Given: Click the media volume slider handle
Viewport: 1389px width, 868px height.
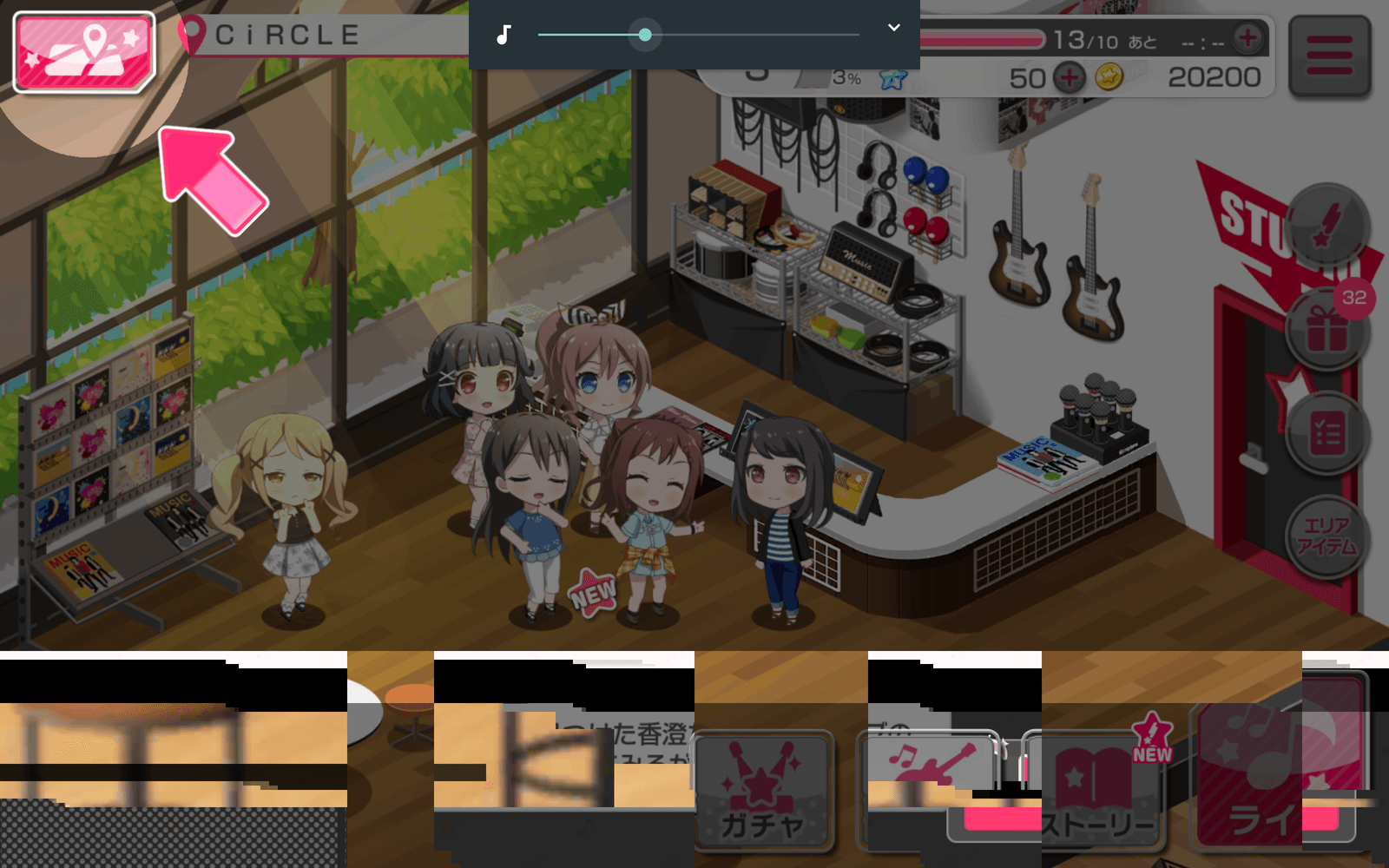Looking at the screenshot, I should (645, 35).
